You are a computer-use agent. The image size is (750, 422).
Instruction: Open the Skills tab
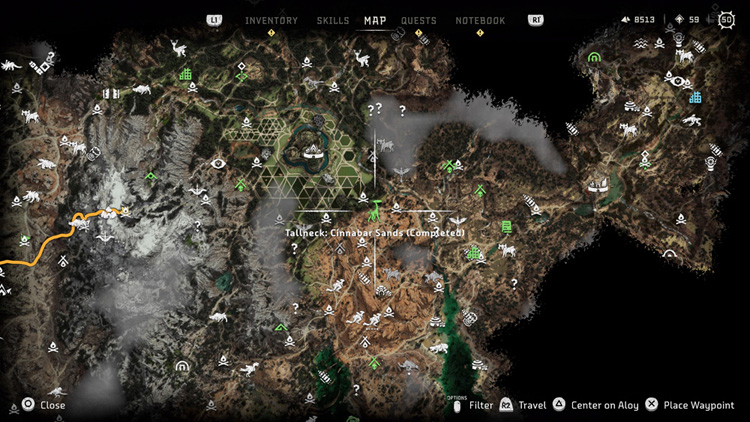(333, 20)
